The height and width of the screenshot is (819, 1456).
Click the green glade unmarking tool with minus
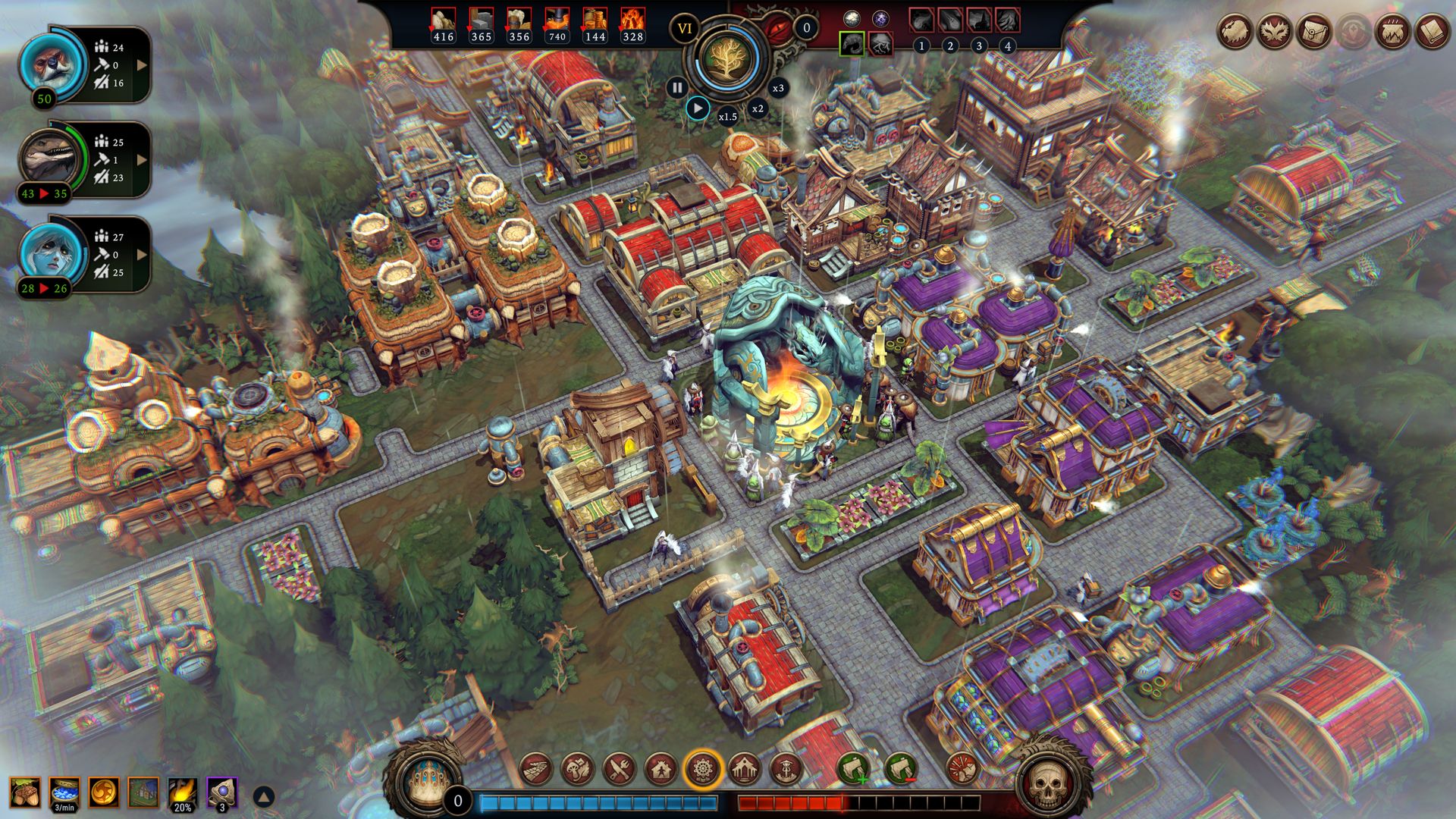coord(900,770)
